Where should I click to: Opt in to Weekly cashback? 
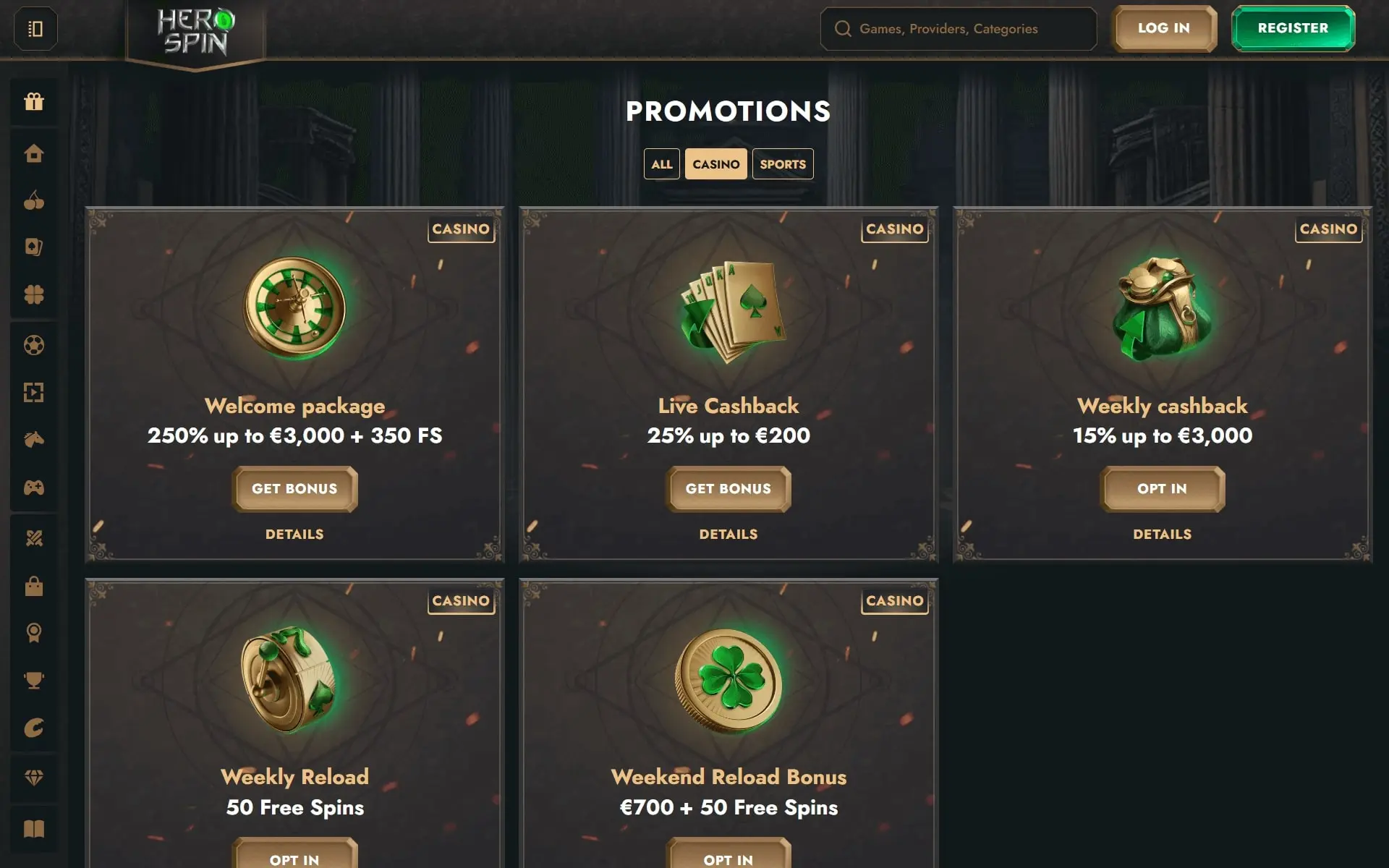pos(1162,489)
